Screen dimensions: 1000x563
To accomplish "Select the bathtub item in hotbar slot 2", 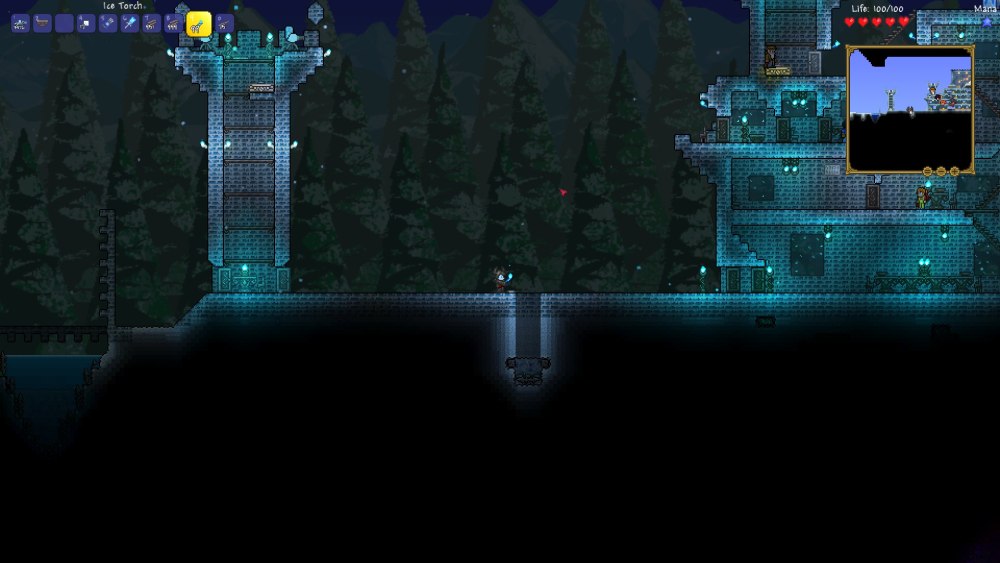I will pos(42,23).
